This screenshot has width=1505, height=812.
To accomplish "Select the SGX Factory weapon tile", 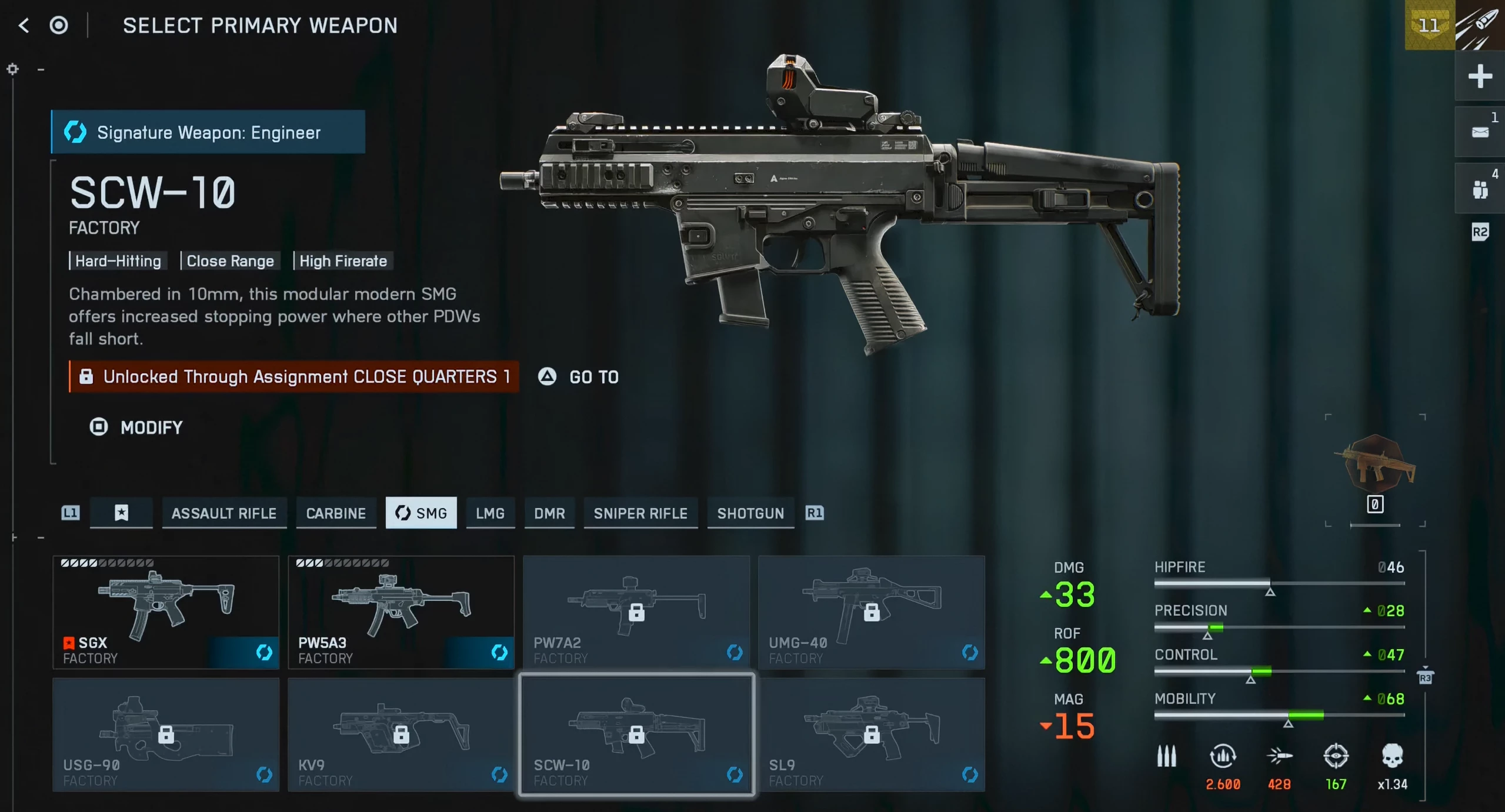I will pos(166,612).
